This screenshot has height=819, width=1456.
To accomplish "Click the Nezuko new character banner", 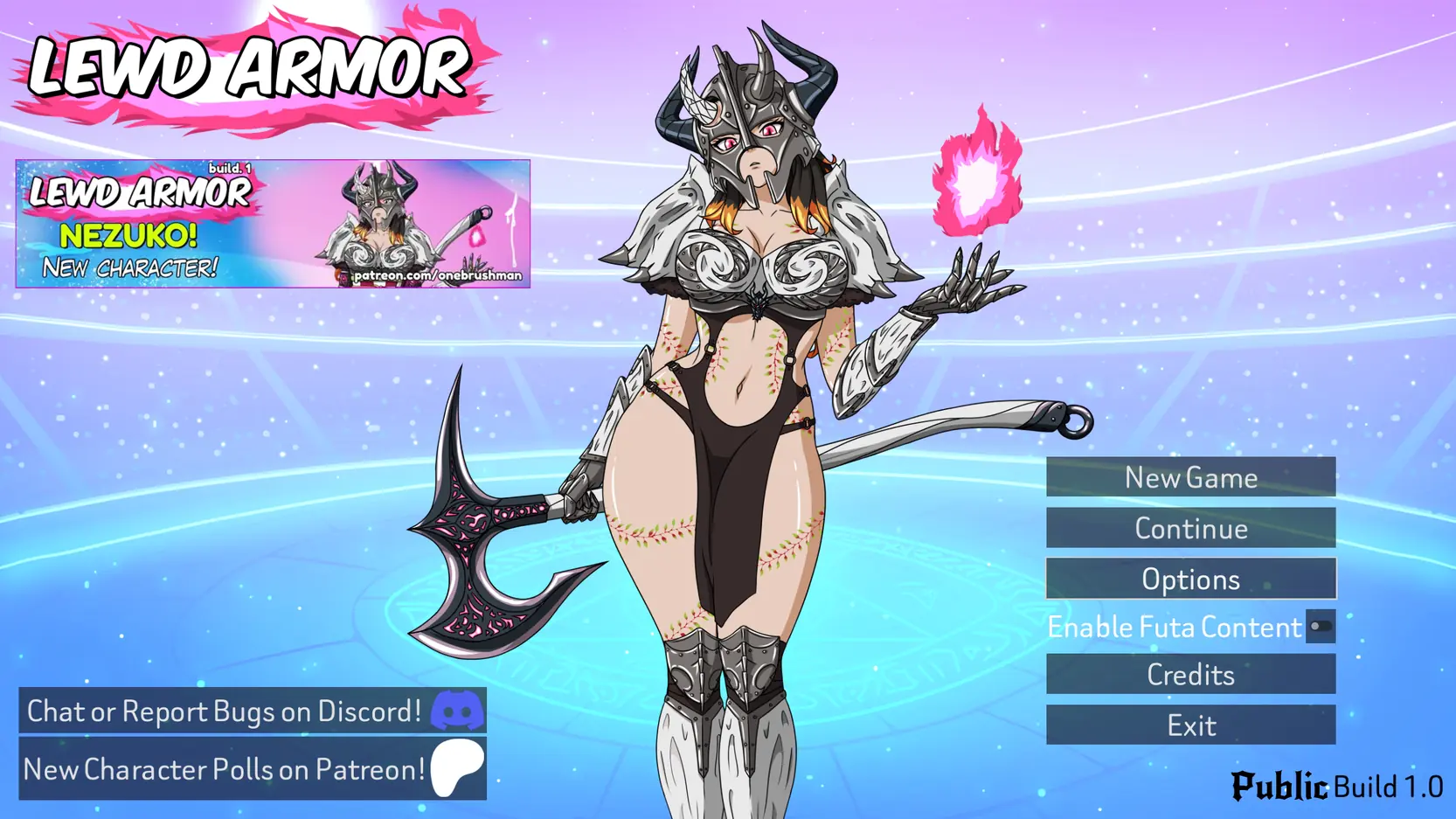I will click(273, 224).
